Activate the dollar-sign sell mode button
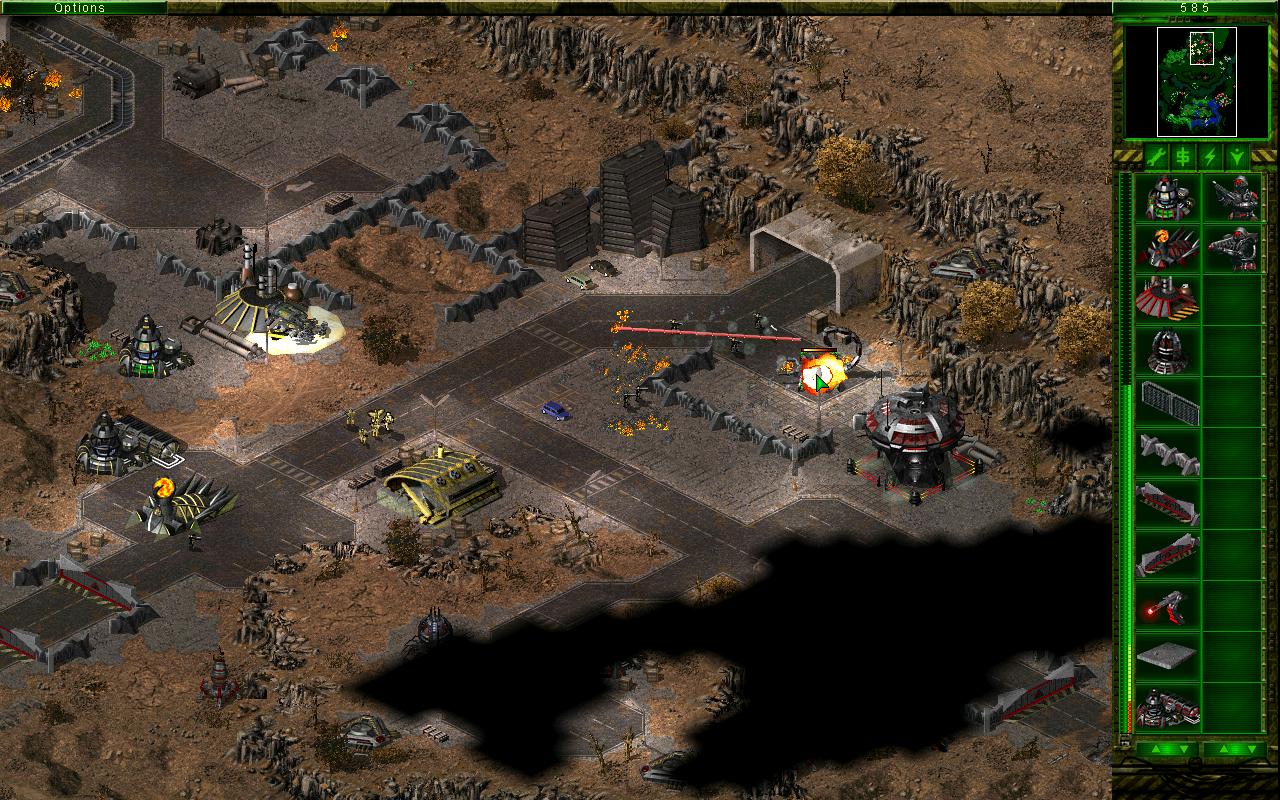The height and width of the screenshot is (800, 1280). coord(1183,157)
